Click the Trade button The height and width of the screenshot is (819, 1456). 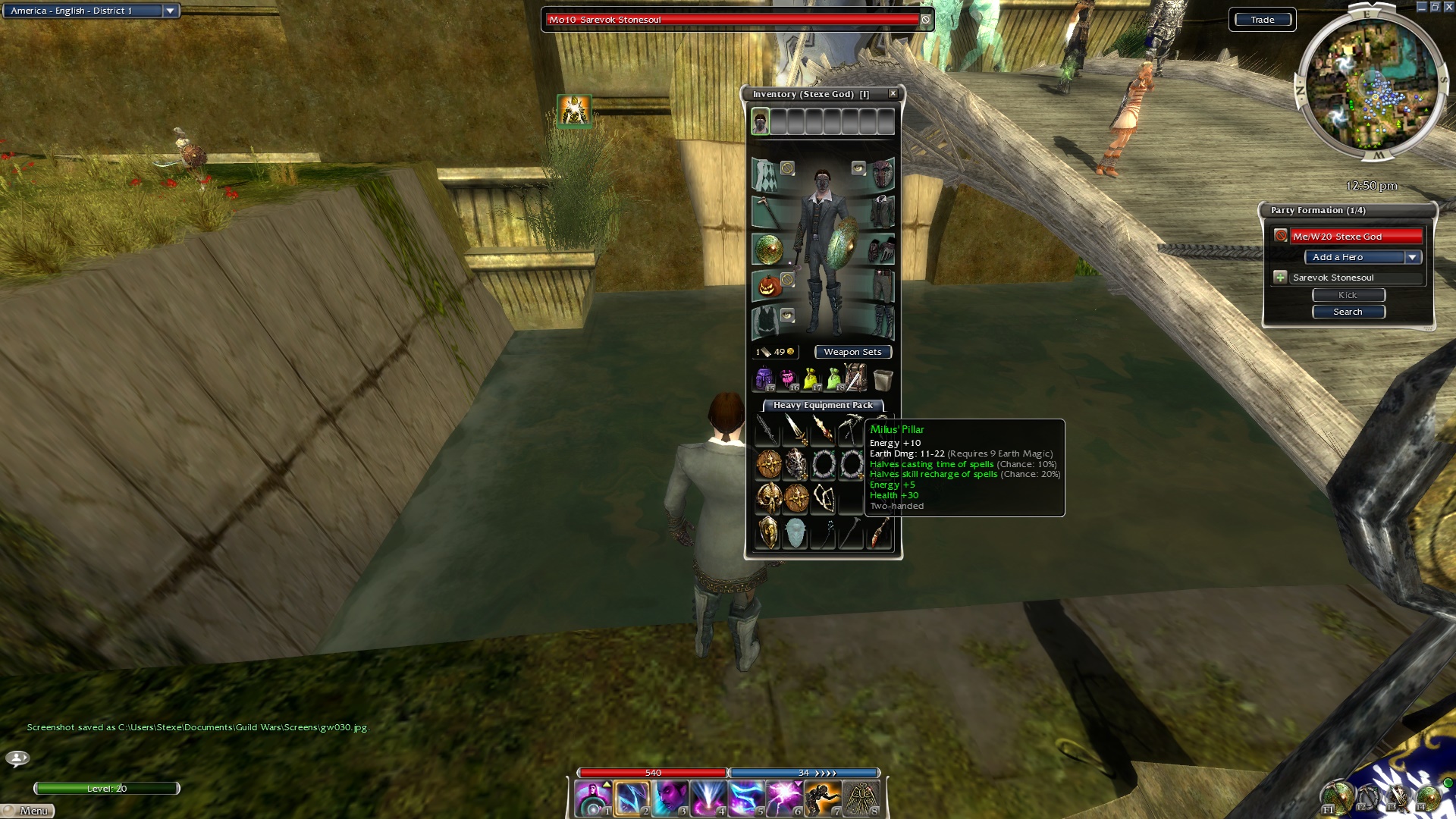point(1262,20)
